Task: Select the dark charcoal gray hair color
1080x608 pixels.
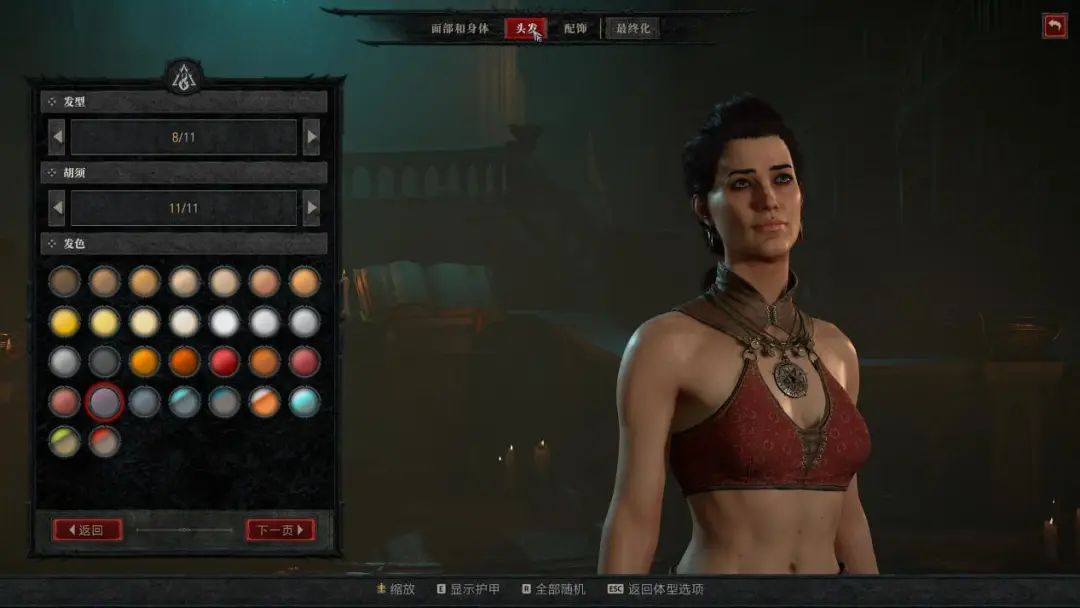Action: point(105,361)
